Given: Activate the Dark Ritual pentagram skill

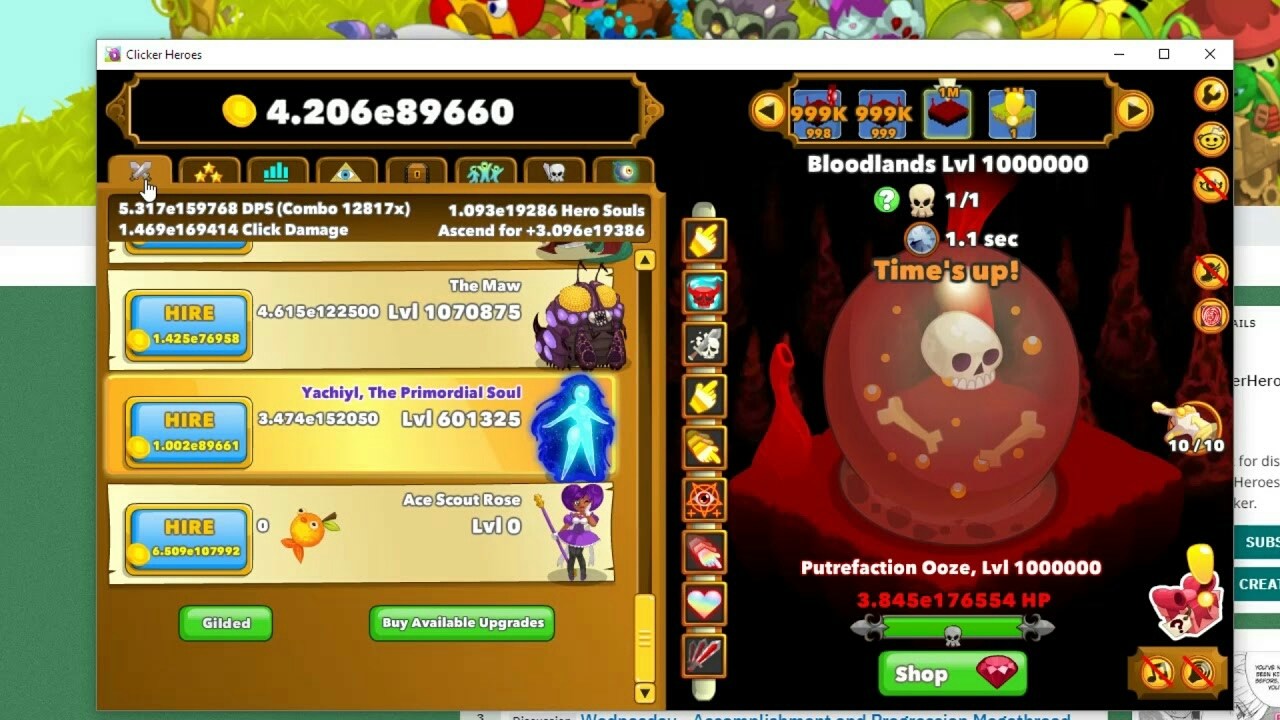Looking at the screenshot, I should coord(703,500).
